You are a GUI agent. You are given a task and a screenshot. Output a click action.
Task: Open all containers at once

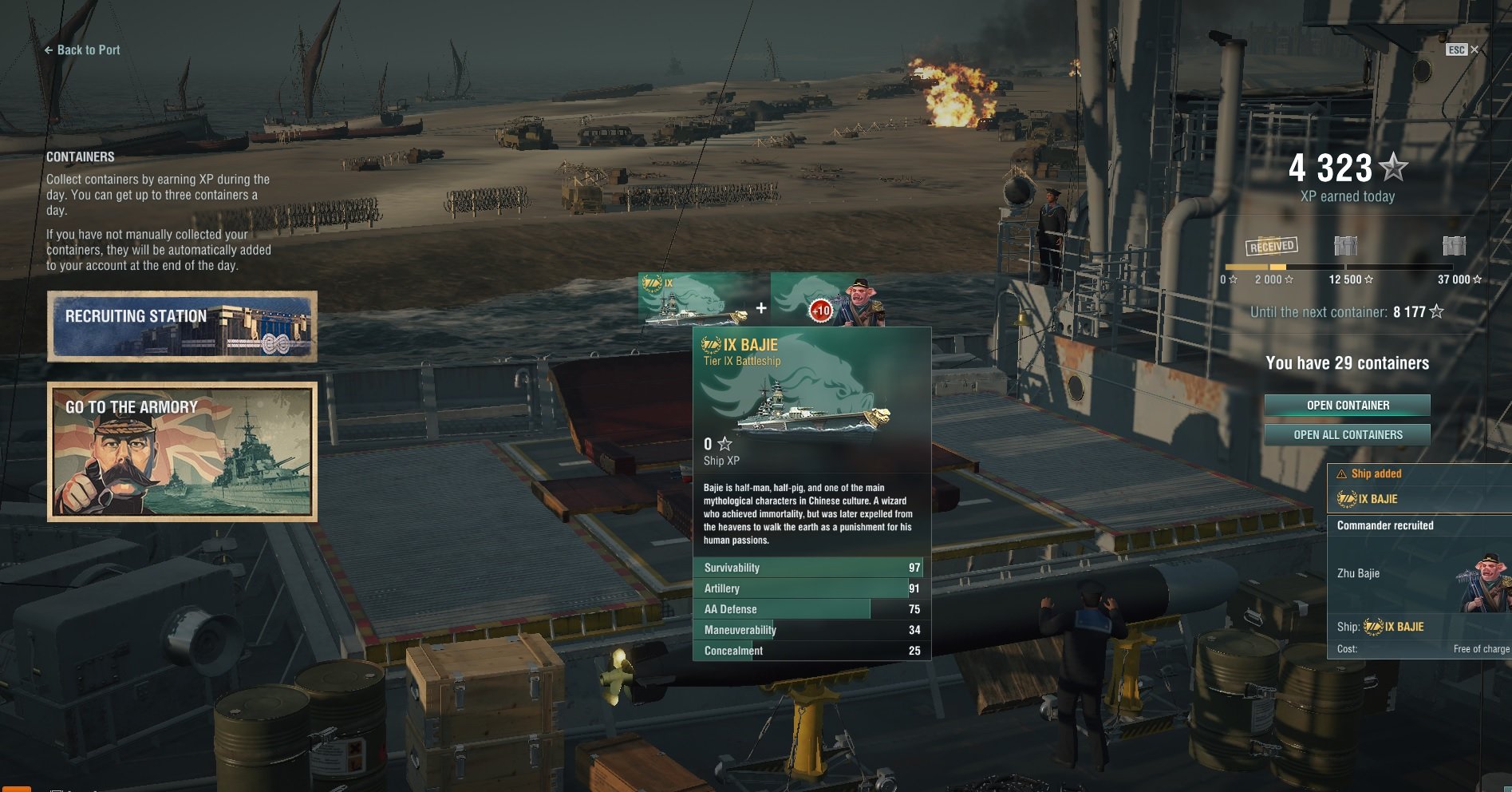click(1347, 435)
